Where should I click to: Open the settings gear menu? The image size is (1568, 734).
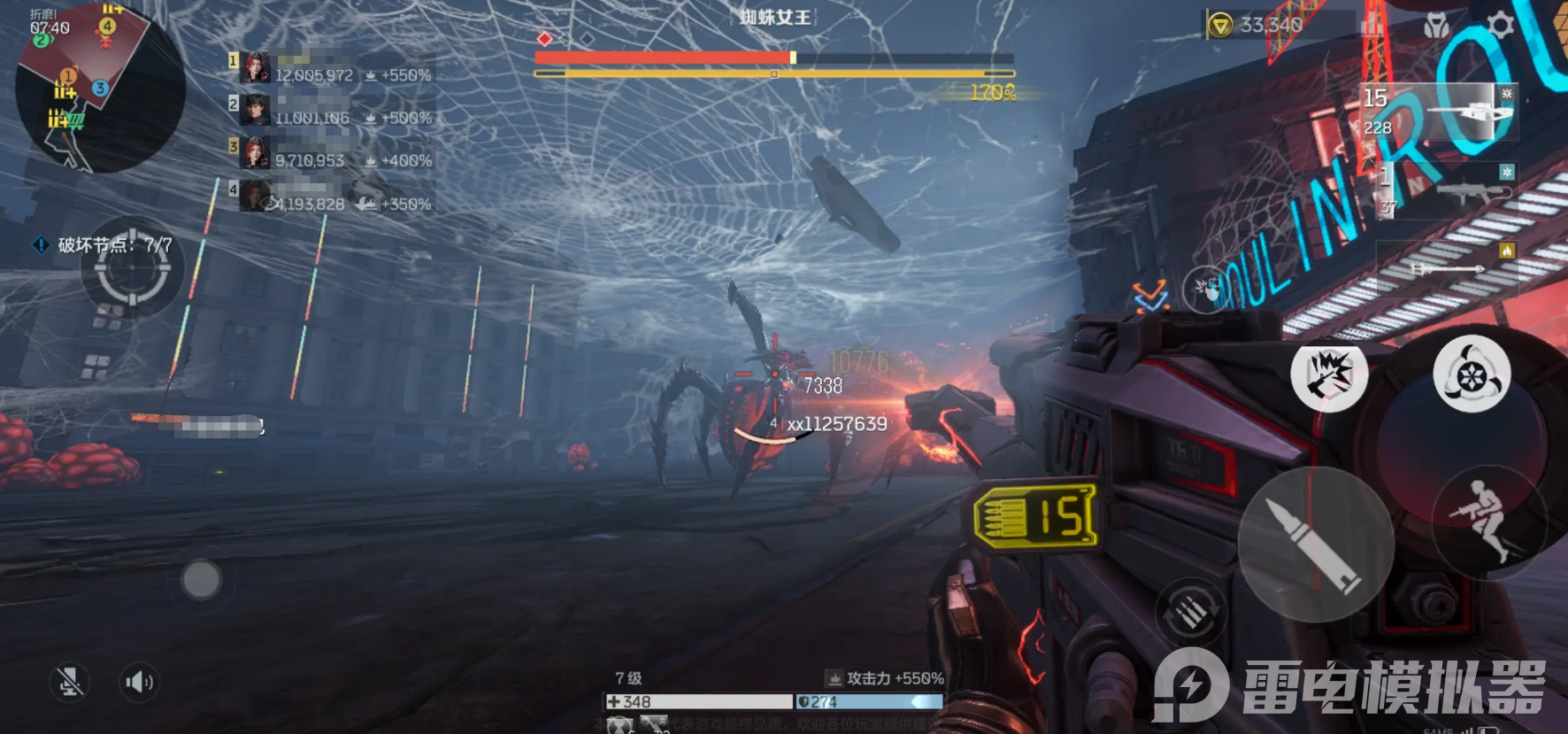coord(1500,25)
